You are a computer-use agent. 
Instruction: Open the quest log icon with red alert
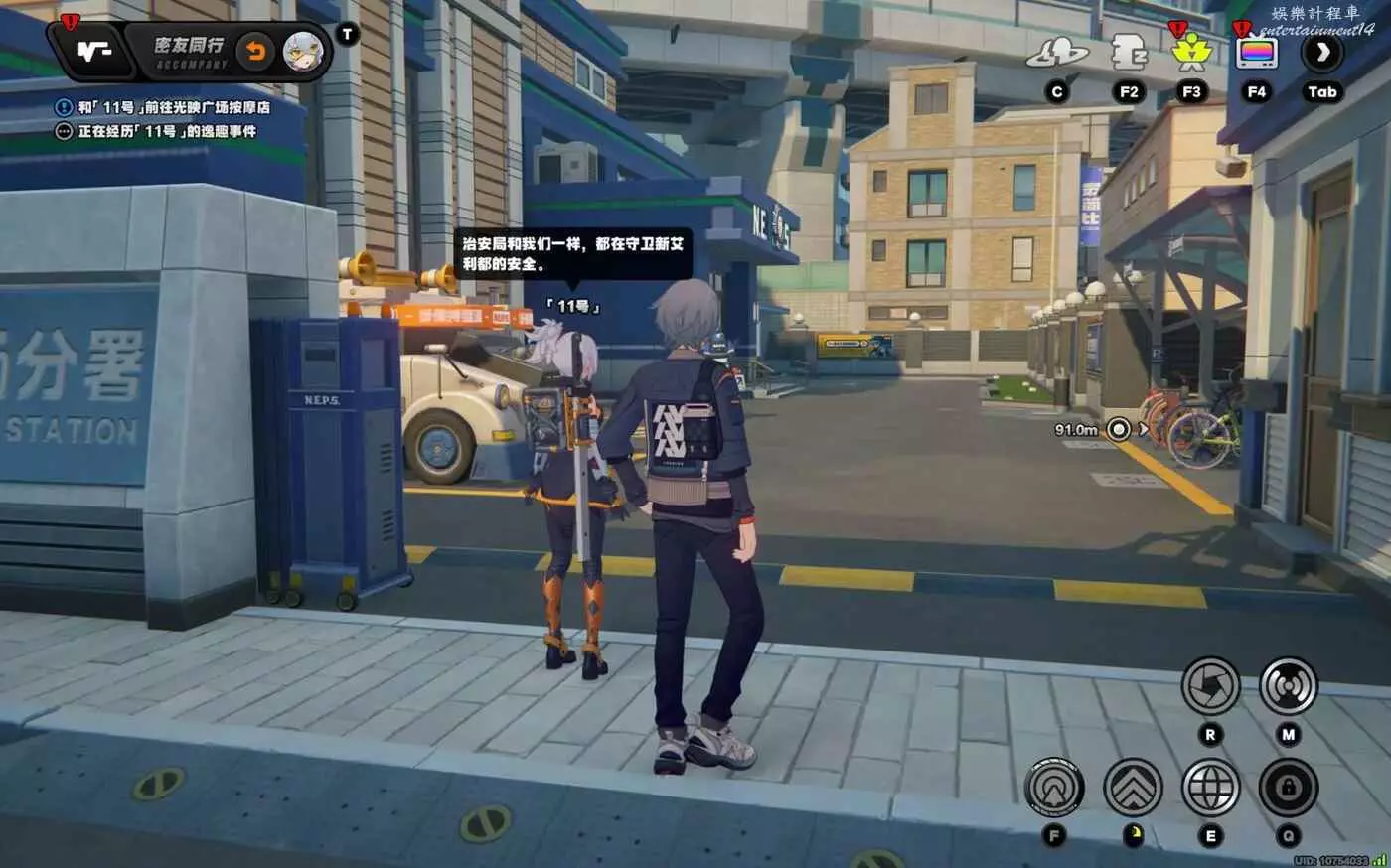95,51
